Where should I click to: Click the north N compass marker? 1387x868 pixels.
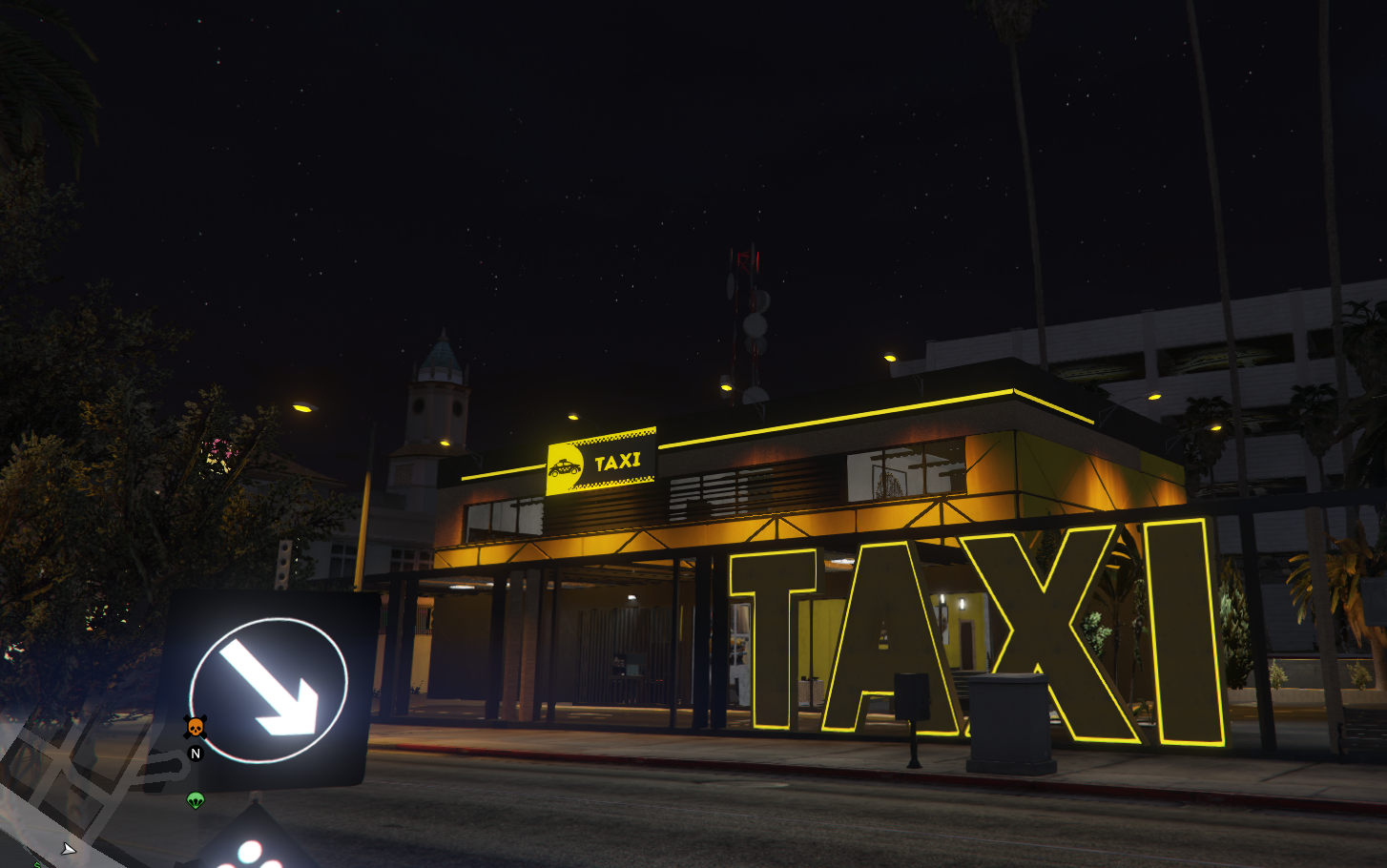tap(196, 754)
